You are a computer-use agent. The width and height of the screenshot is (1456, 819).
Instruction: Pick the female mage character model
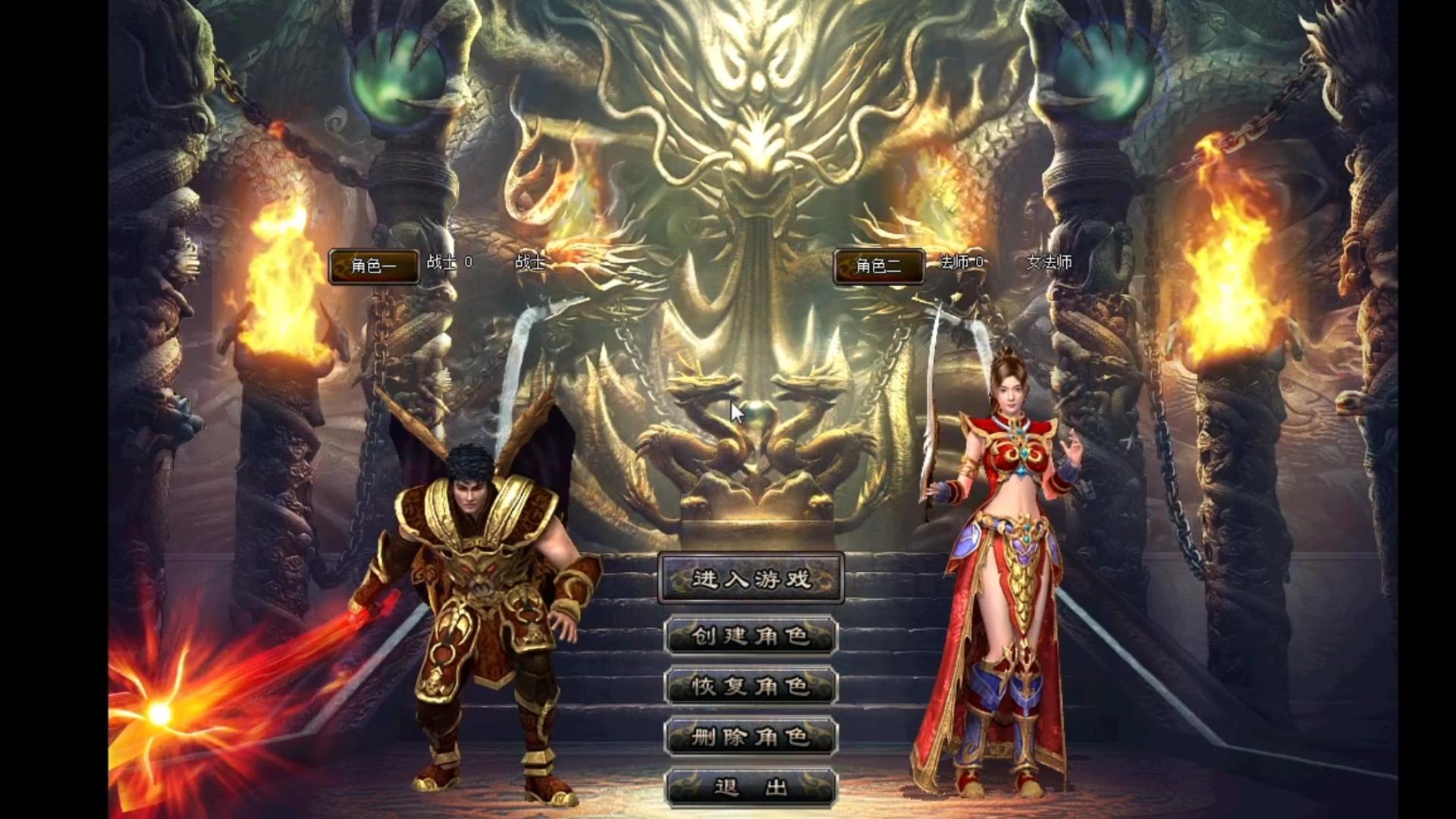(x=1001, y=576)
